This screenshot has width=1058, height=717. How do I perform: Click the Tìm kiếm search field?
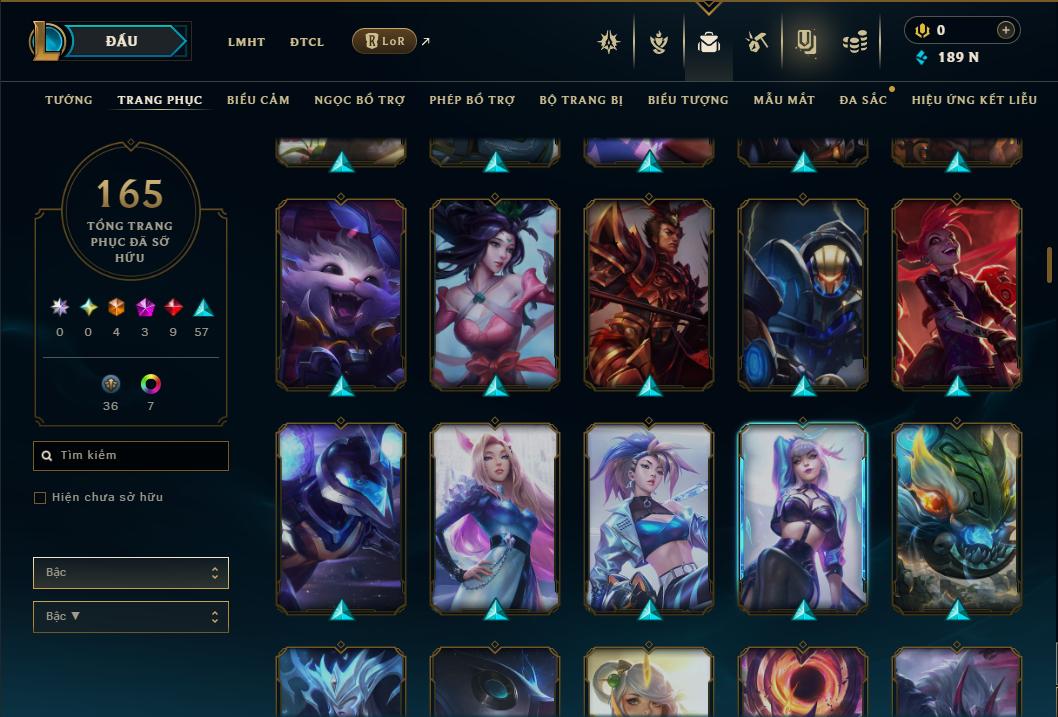tap(131, 456)
